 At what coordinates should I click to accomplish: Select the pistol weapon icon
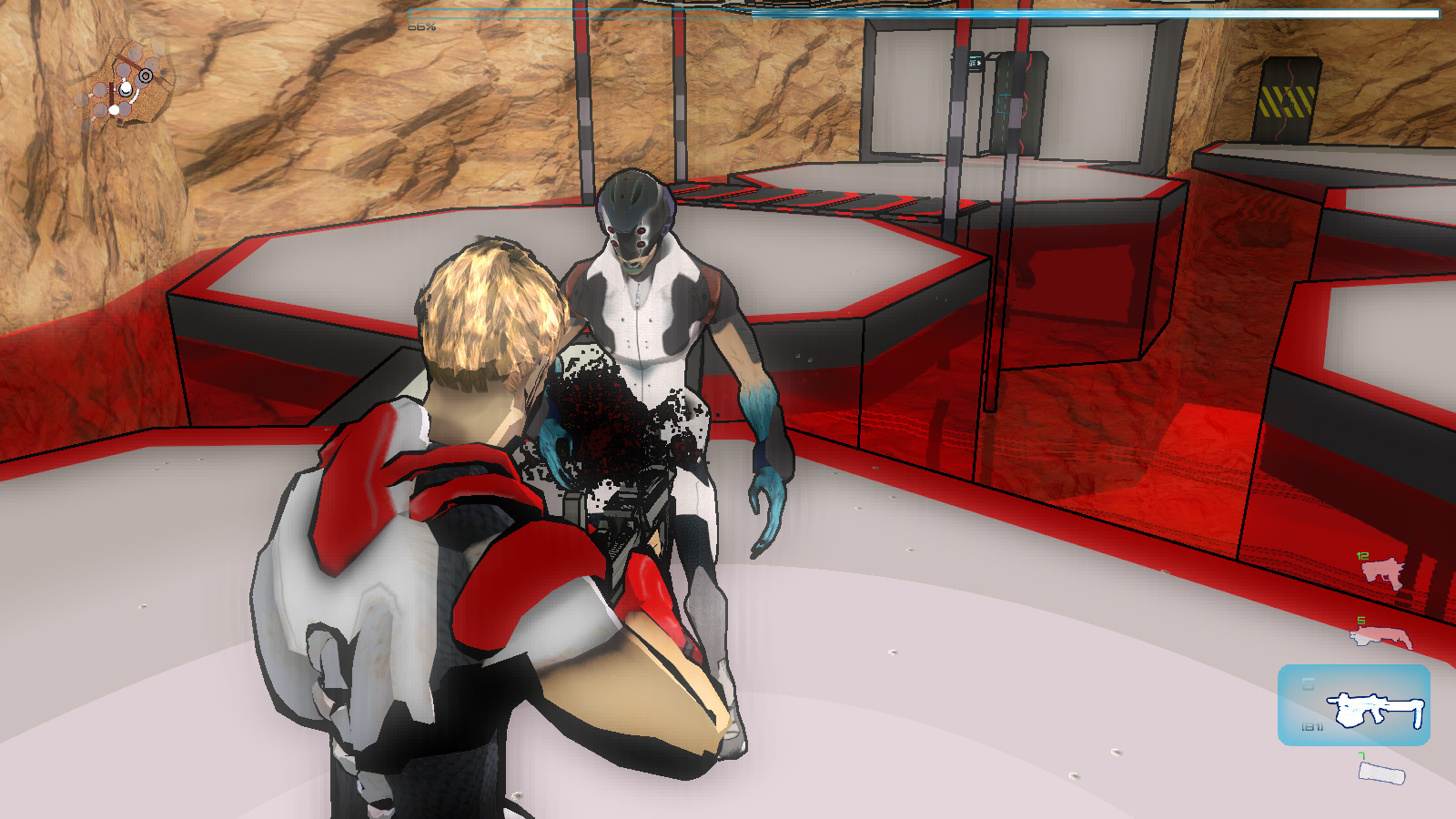pyautogui.click(x=1380, y=571)
